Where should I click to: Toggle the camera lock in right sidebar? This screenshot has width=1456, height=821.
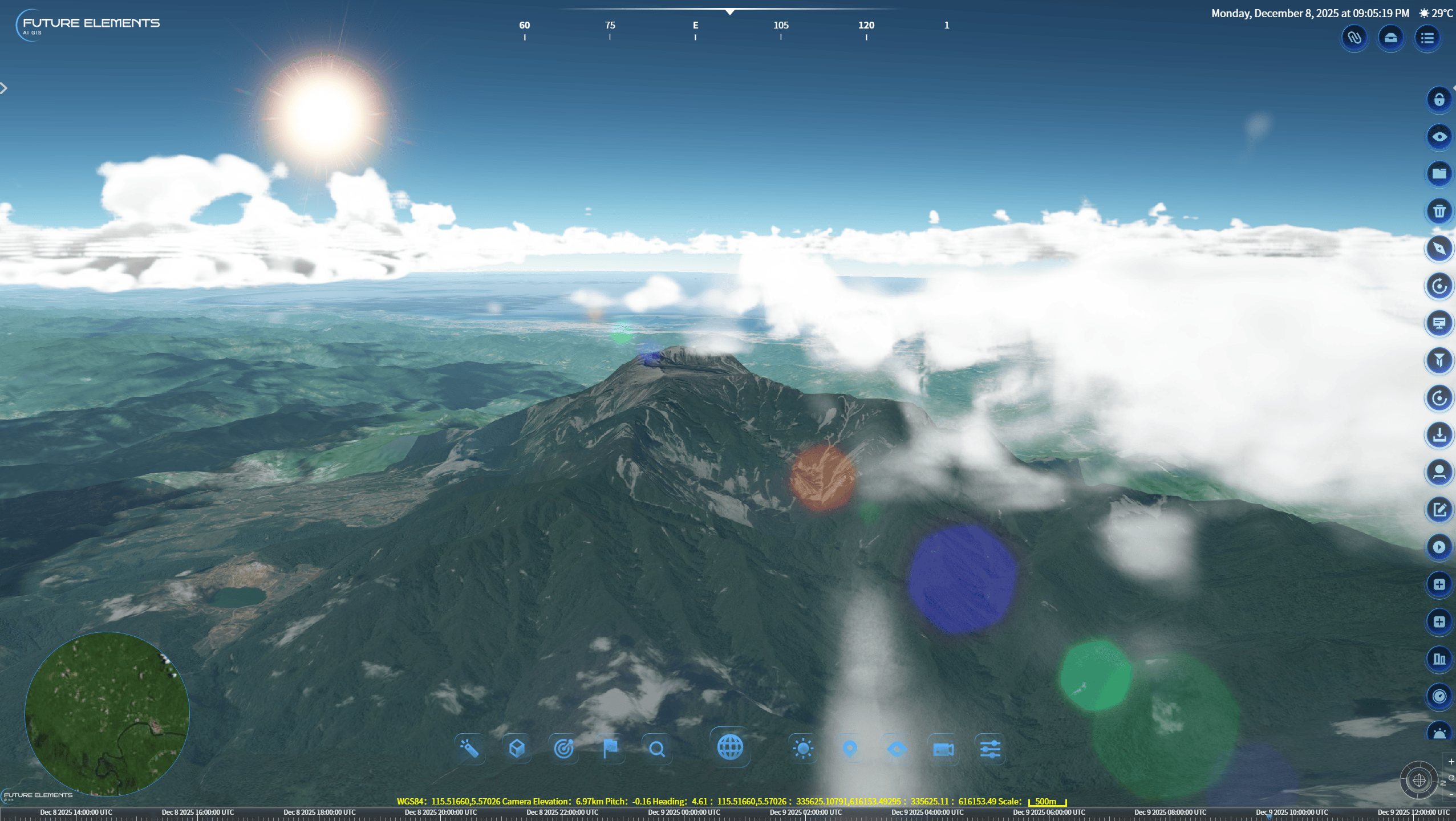click(1439, 99)
